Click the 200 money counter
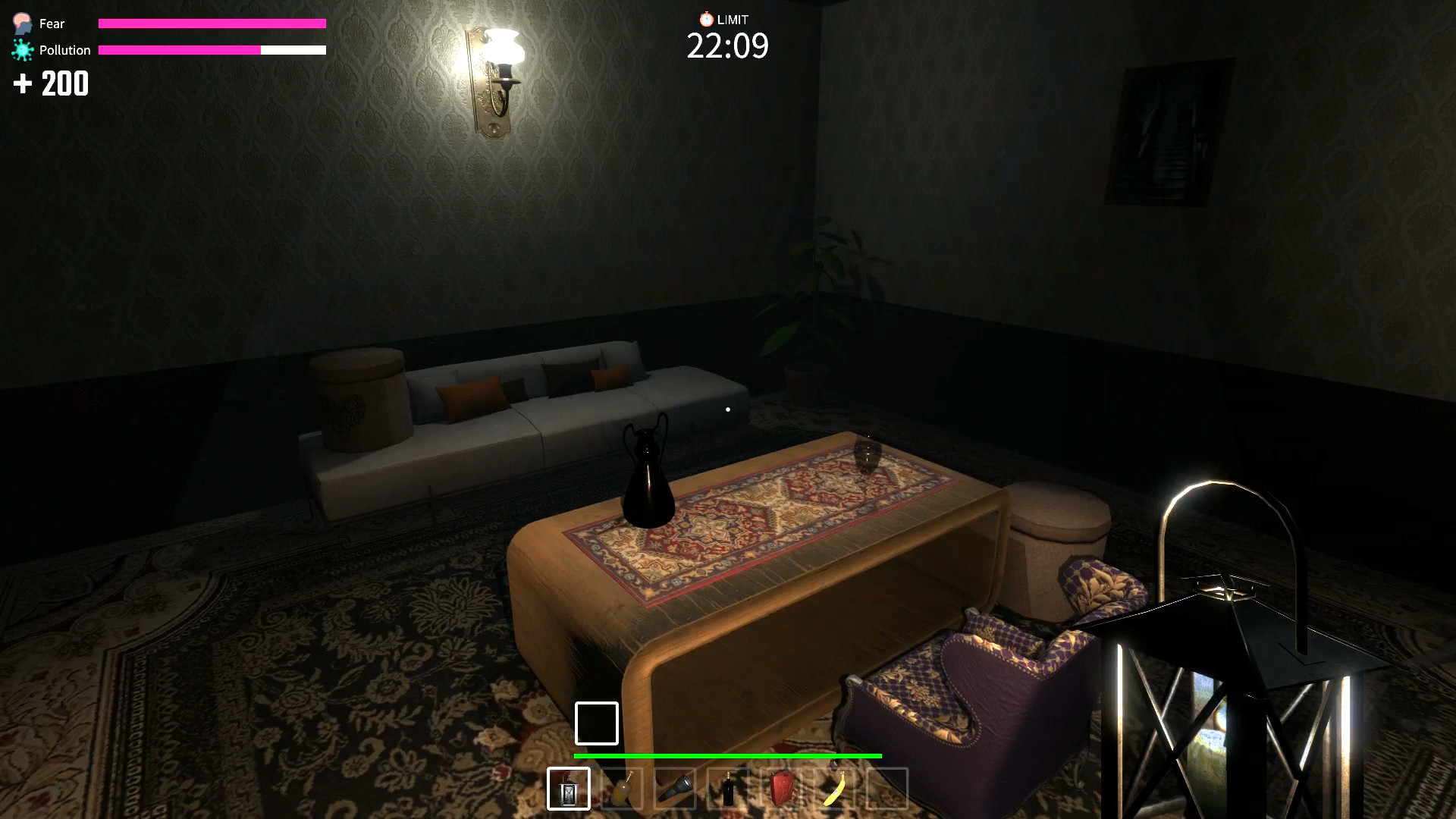 (x=64, y=83)
